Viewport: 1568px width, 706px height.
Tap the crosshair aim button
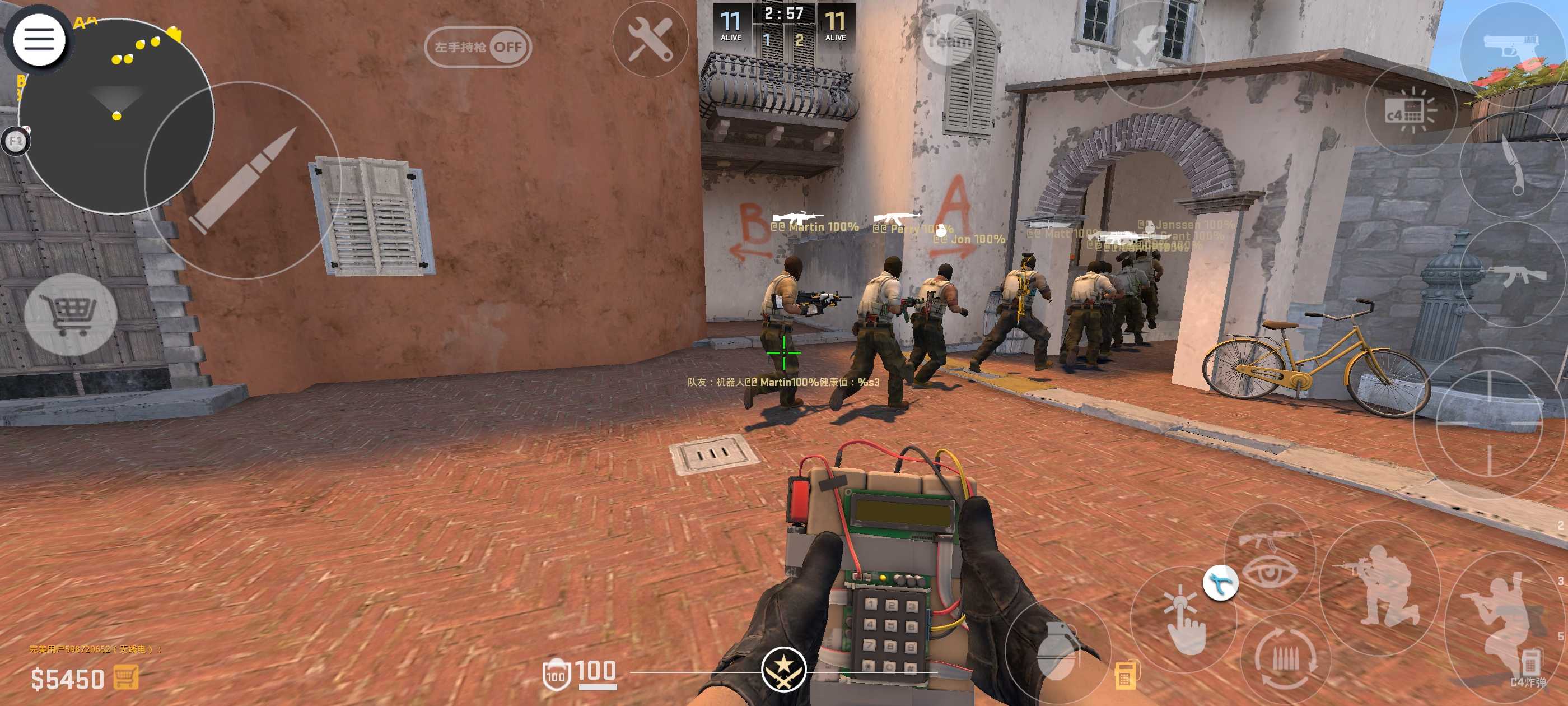coord(1489,422)
